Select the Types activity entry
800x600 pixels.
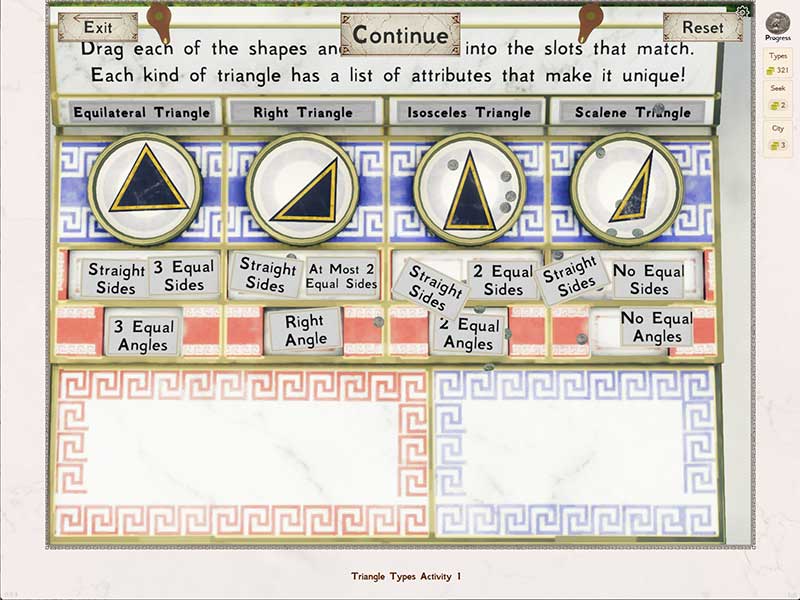[x=777, y=62]
